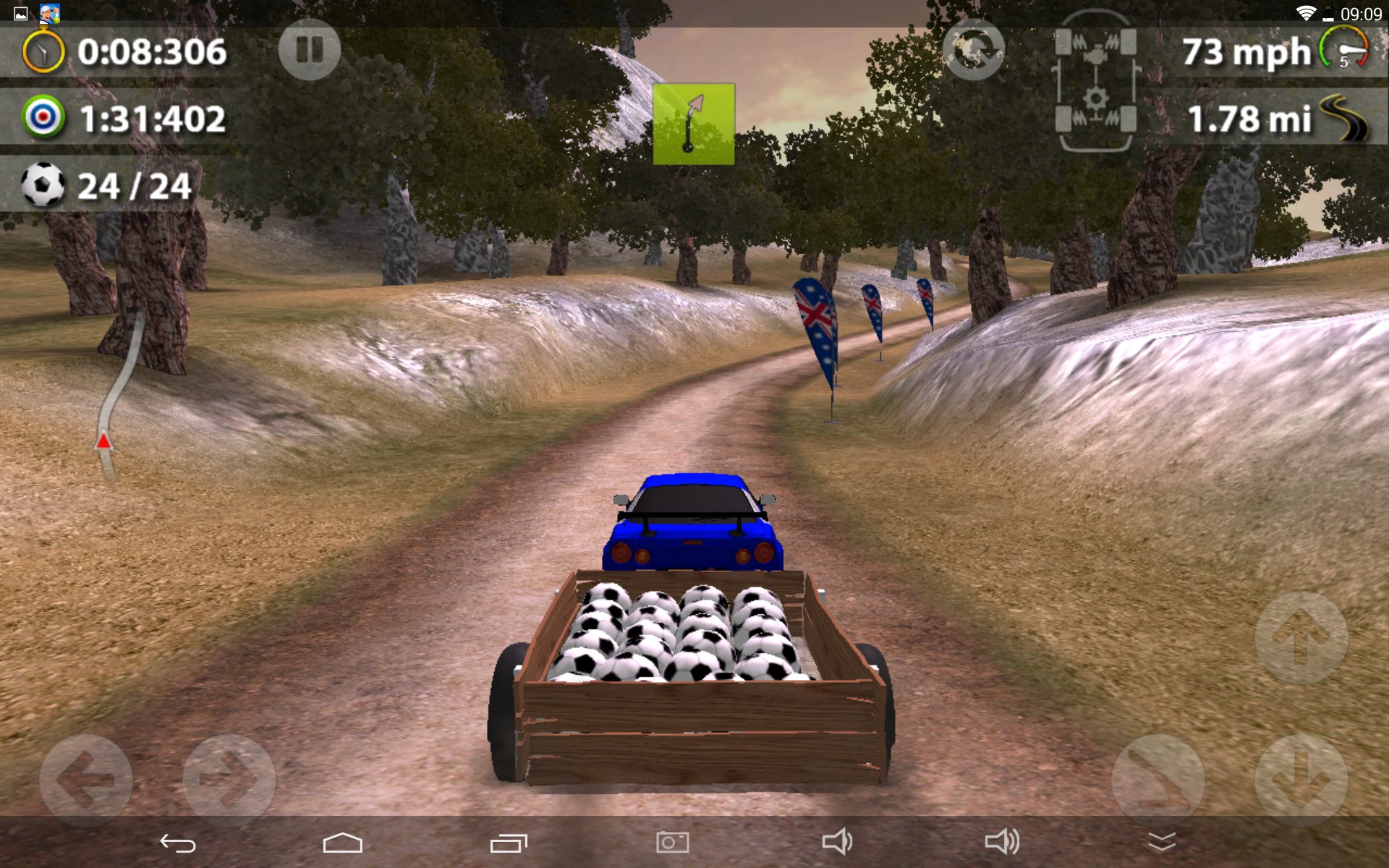
Task: Lower the volume in navigation bar
Action: click(x=837, y=843)
